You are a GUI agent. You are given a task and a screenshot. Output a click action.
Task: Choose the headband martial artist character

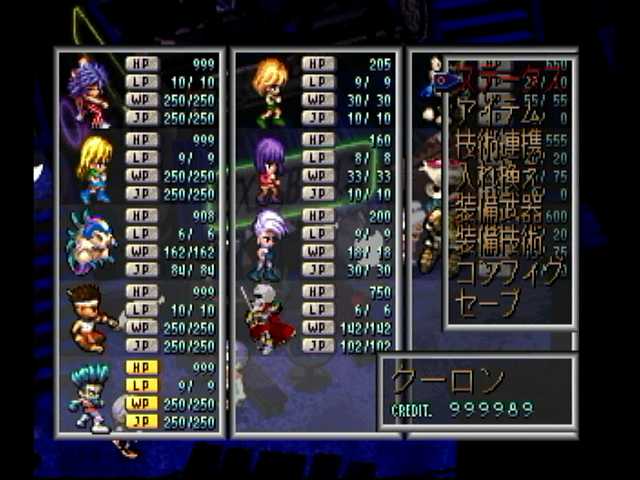[92, 320]
